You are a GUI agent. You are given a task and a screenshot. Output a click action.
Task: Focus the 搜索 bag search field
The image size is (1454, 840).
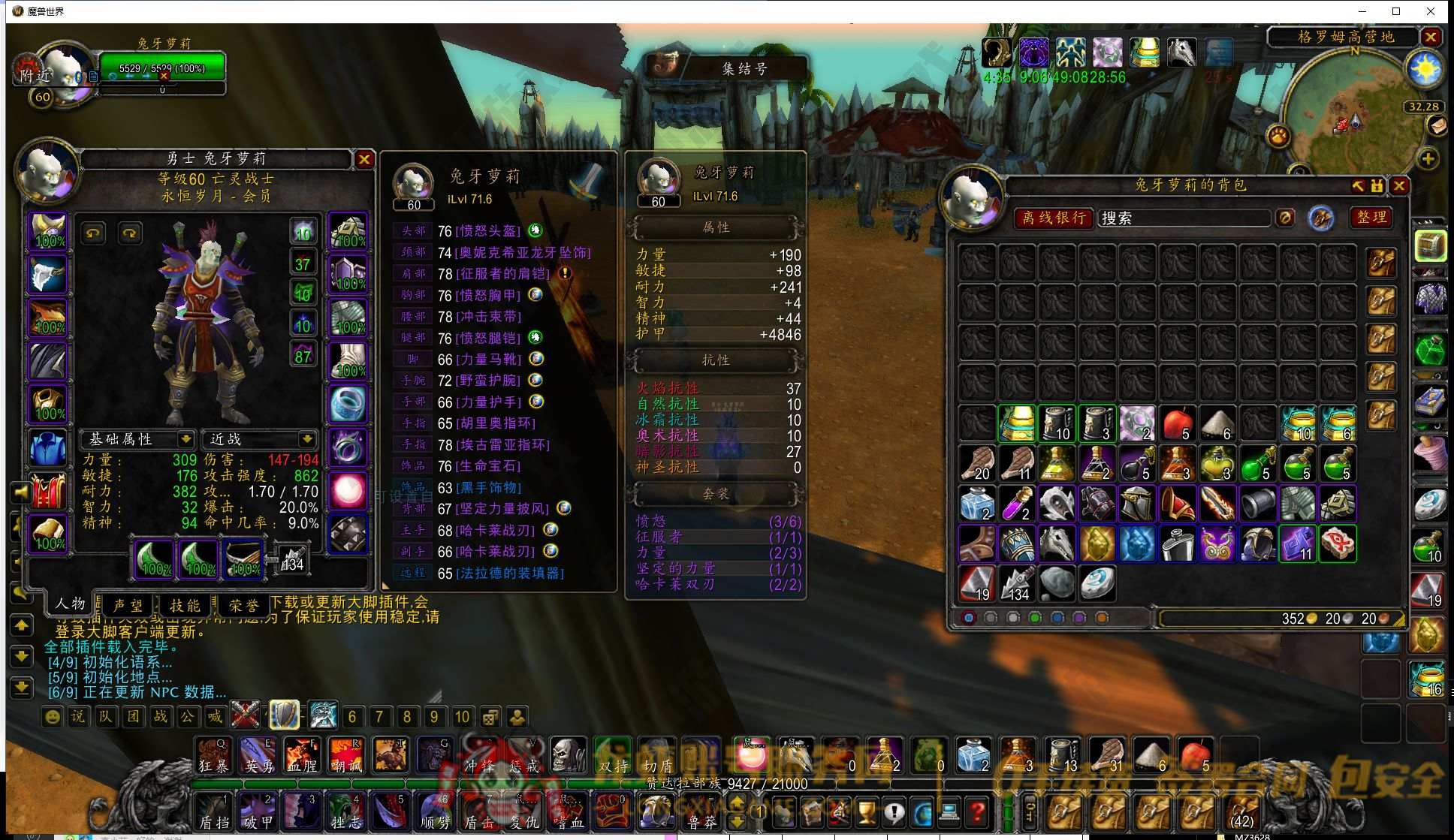[x=1183, y=218]
